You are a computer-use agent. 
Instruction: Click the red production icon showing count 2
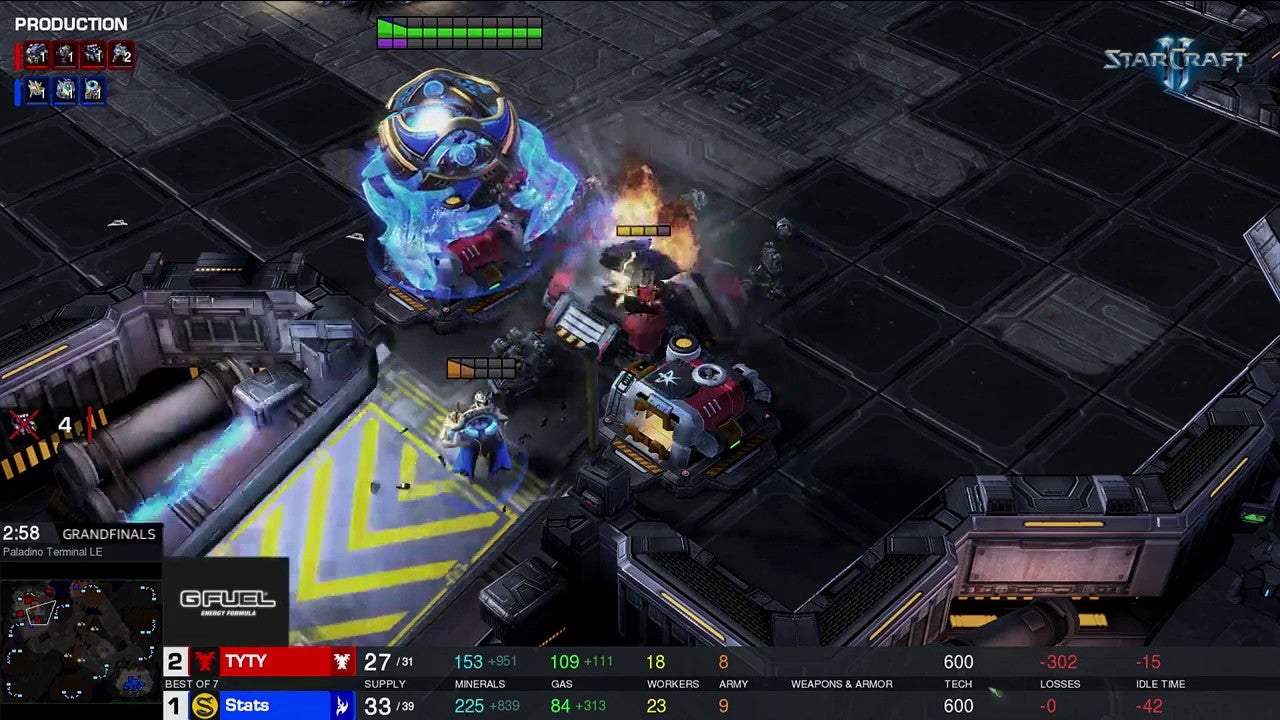pyautogui.click(x=121, y=55)
